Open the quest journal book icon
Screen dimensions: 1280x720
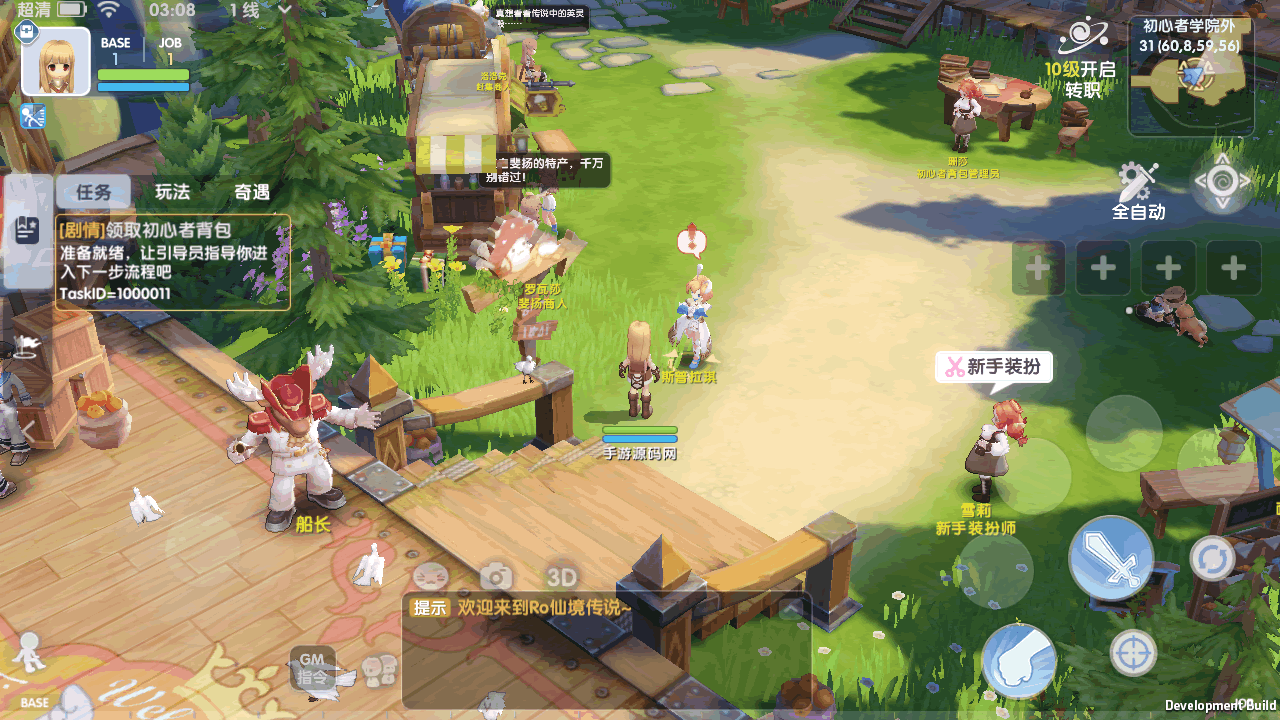coord(26,230)
